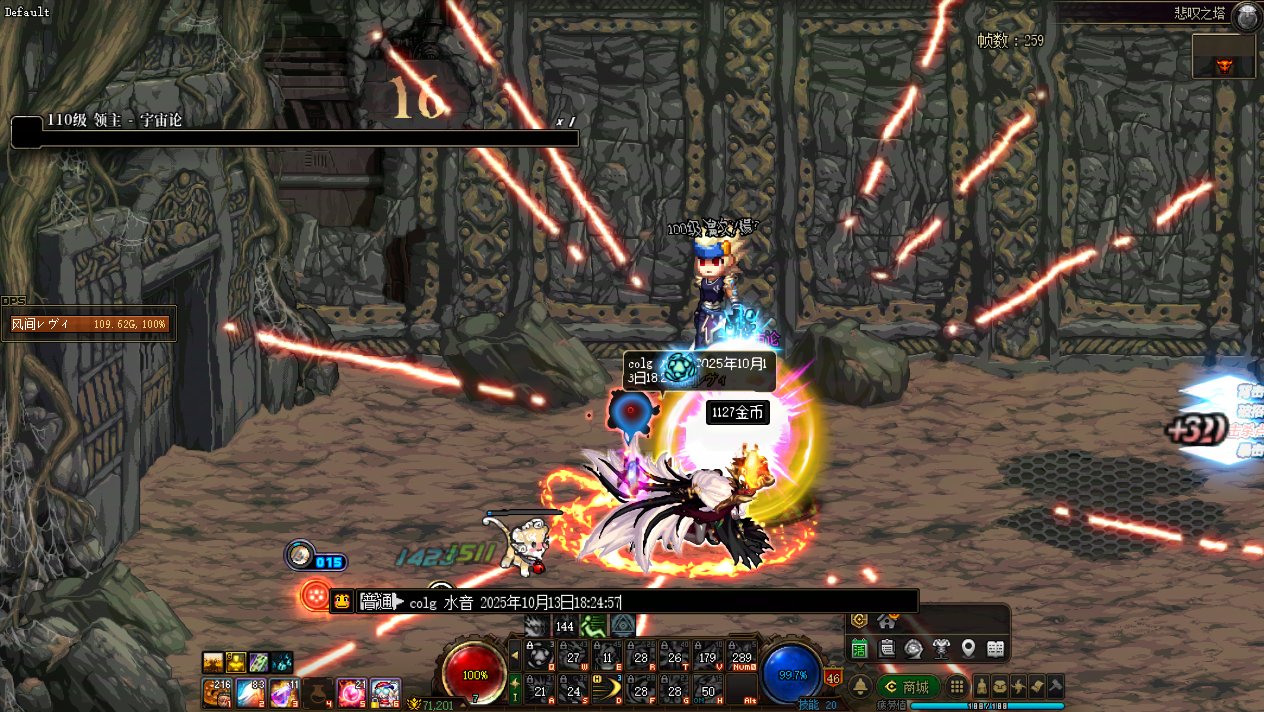Activate the skill showing 179 cooldown on V

pyautogui.click(x=709, y=655)
